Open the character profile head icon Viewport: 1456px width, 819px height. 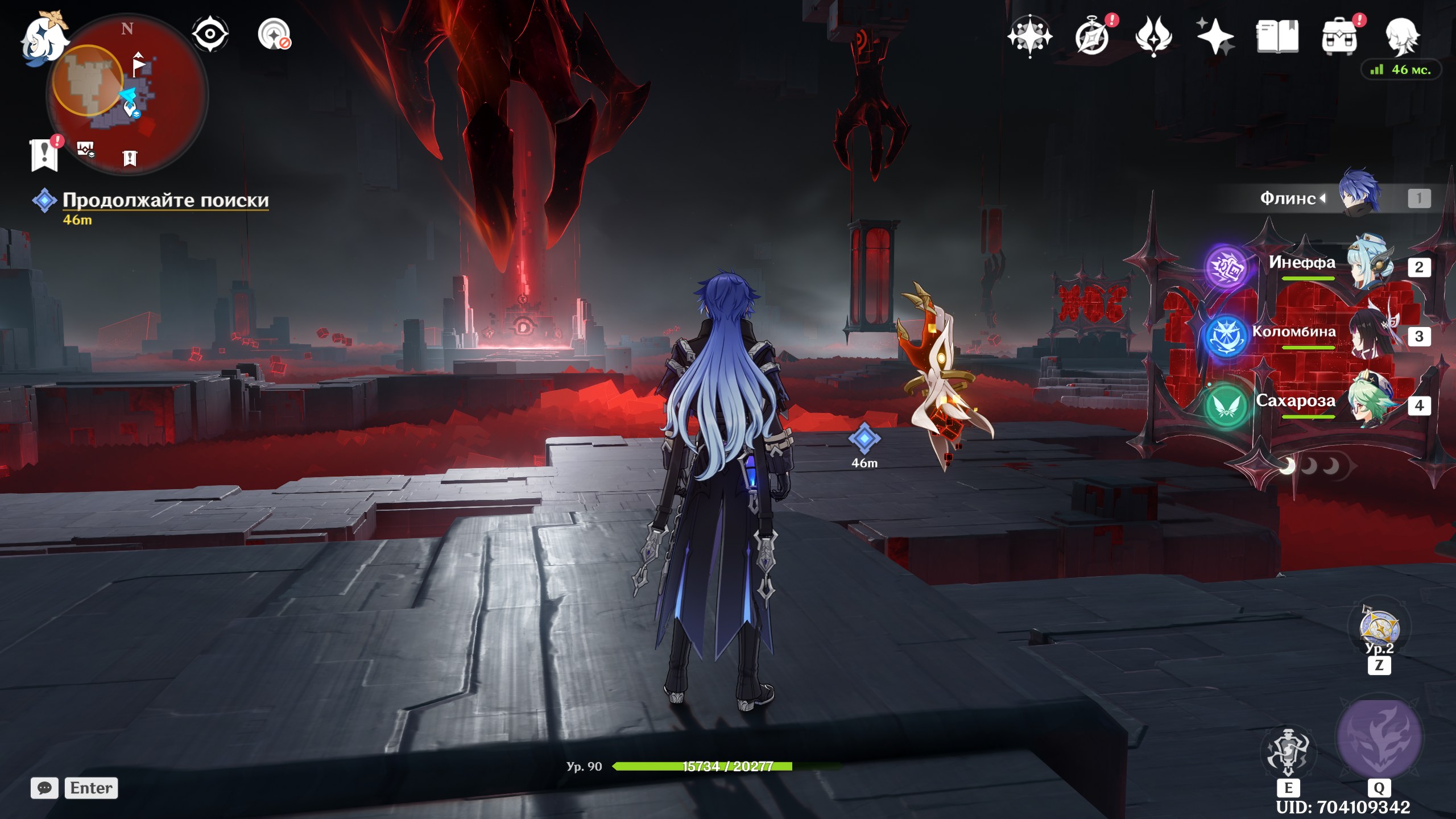pos(1401,36)
